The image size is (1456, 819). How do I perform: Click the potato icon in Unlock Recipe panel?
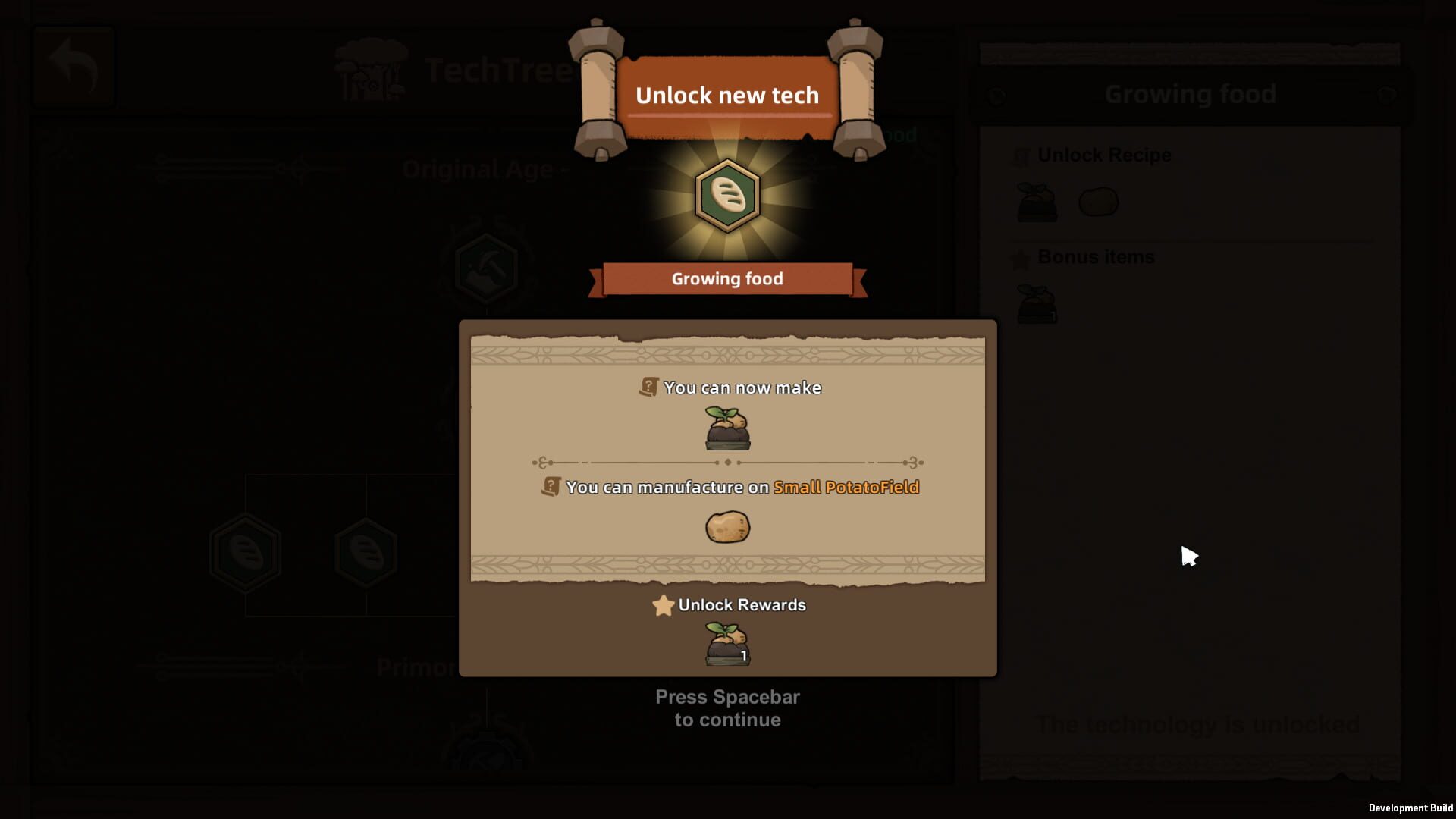(1098, 202)
